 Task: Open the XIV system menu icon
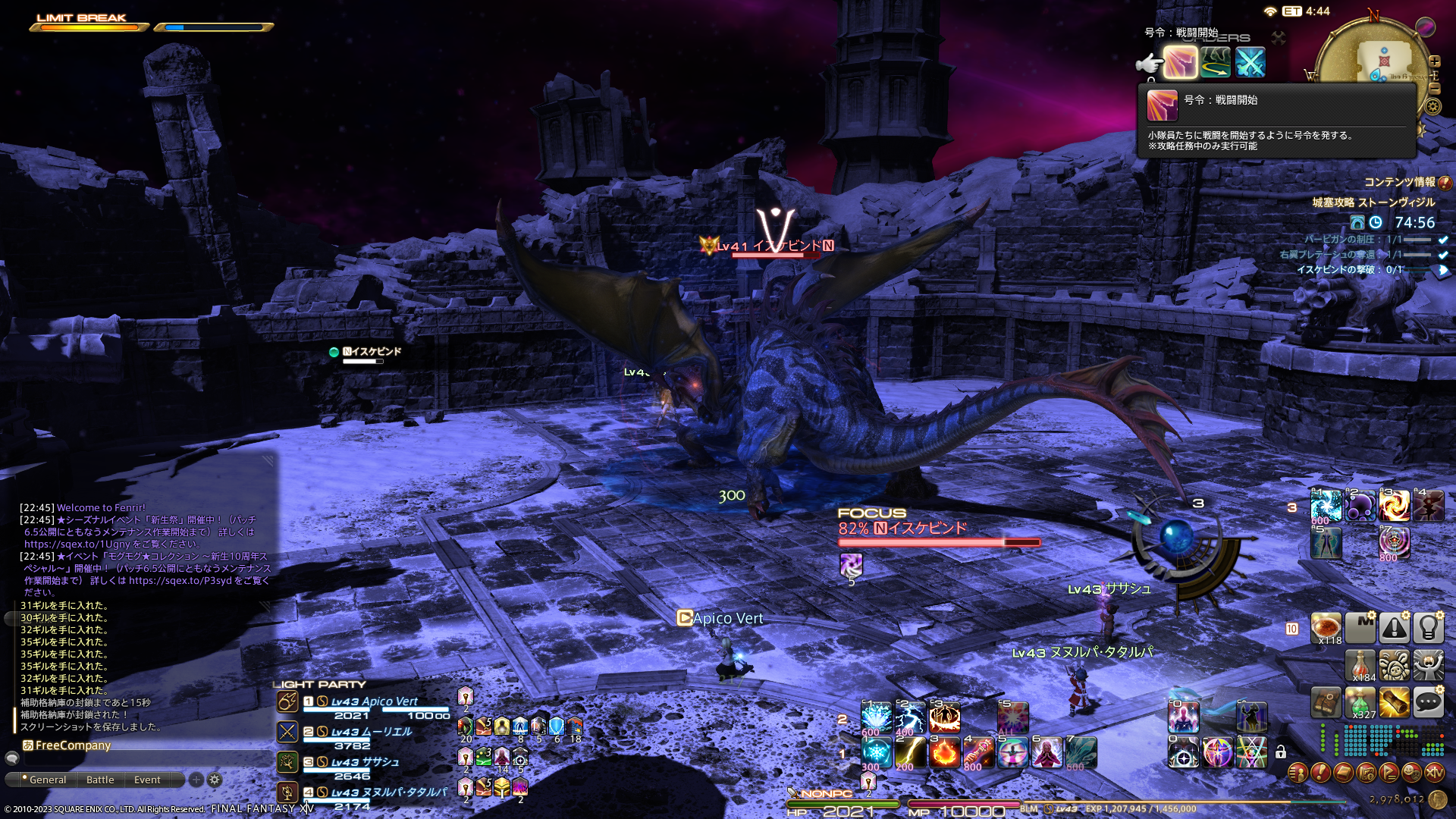point(1434,773)
